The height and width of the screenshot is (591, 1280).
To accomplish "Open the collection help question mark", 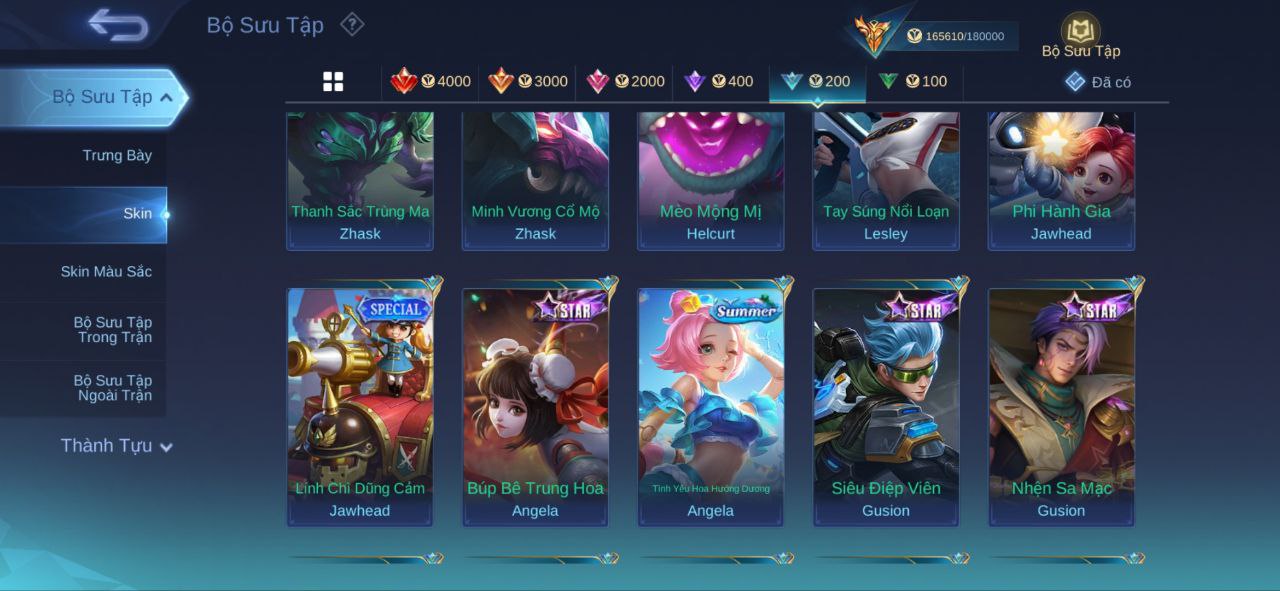I will 352,24.
